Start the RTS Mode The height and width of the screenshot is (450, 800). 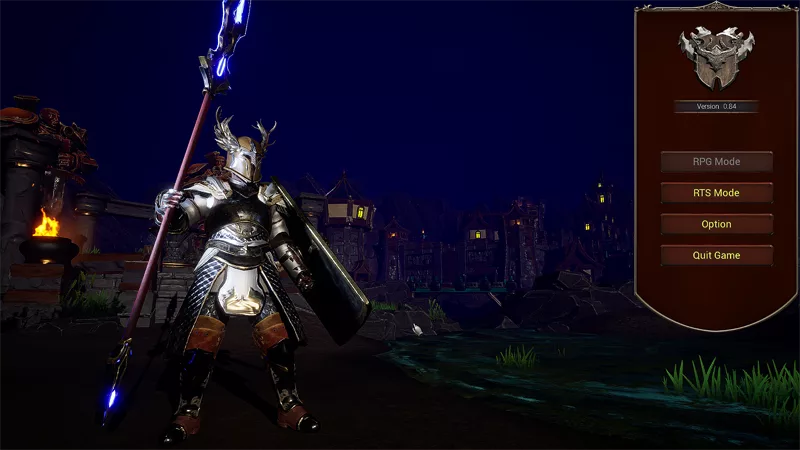click(716, 193)
